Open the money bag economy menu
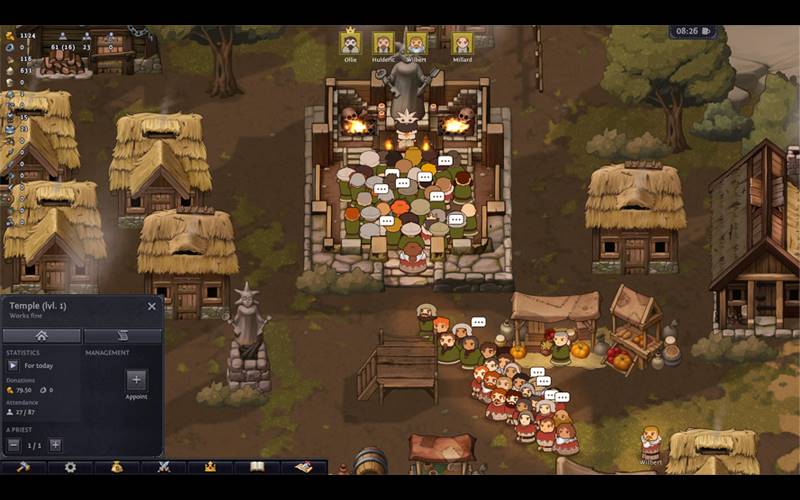Screen dimensions: 800x500 coord(117,467)
